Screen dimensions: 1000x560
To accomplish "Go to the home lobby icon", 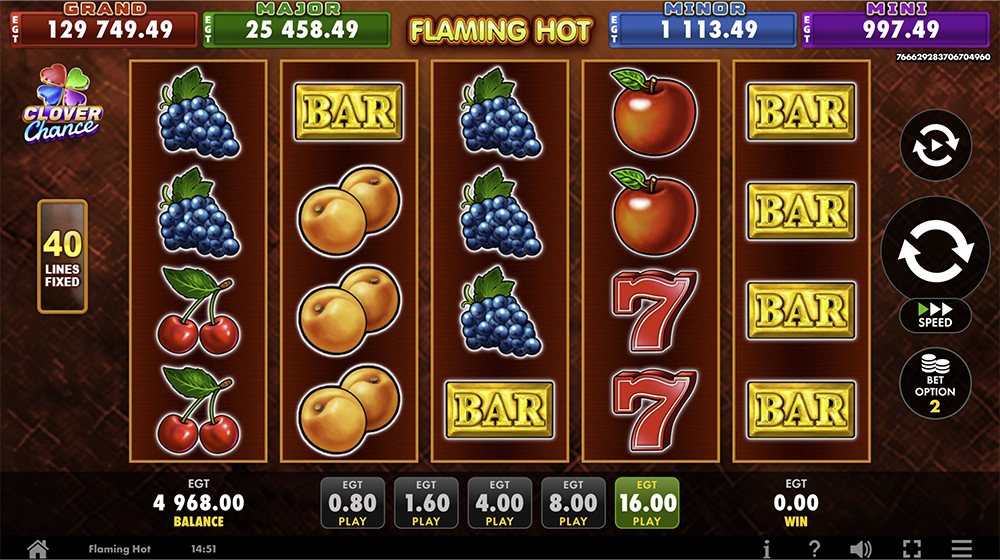I will 38,548.
